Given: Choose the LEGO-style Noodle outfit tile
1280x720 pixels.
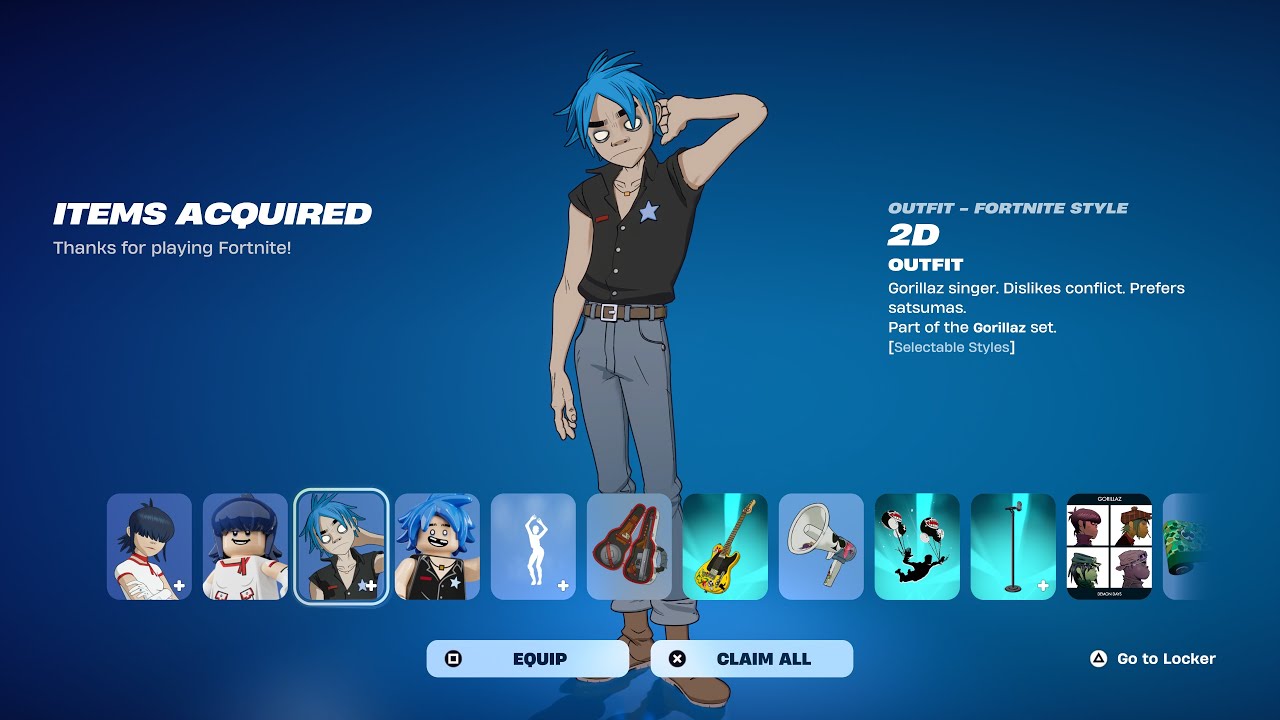Looking at the screenshot, I should [245, 547].
